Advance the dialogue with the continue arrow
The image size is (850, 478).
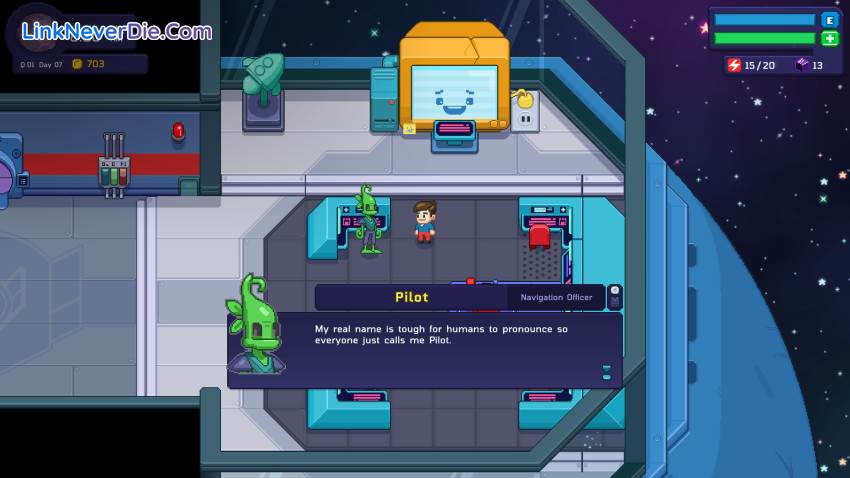pos(606,372)
